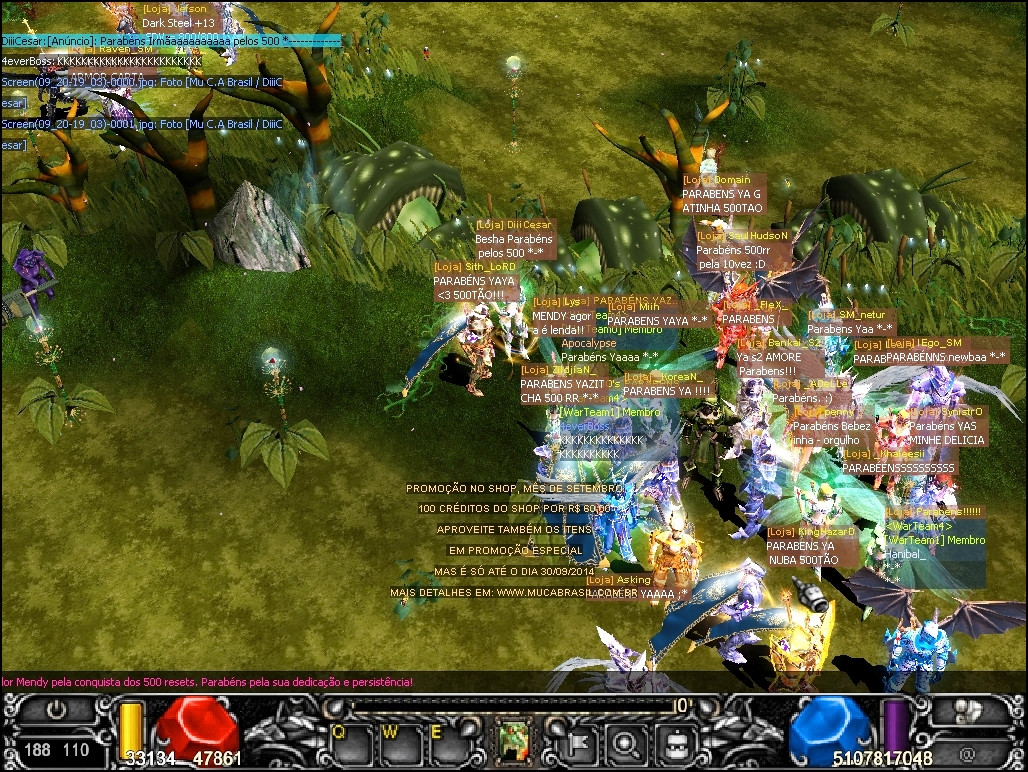Select the green active skill icon
Image resolution: width=1028 pixels, height=772 pixels.
[x=514, y=741]
